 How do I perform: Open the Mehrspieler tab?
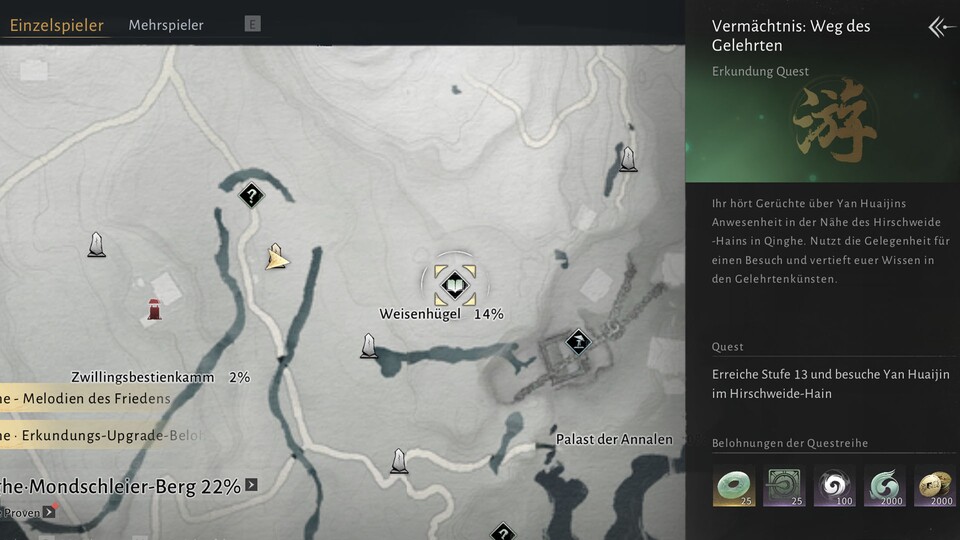click(x=166, y=25)
